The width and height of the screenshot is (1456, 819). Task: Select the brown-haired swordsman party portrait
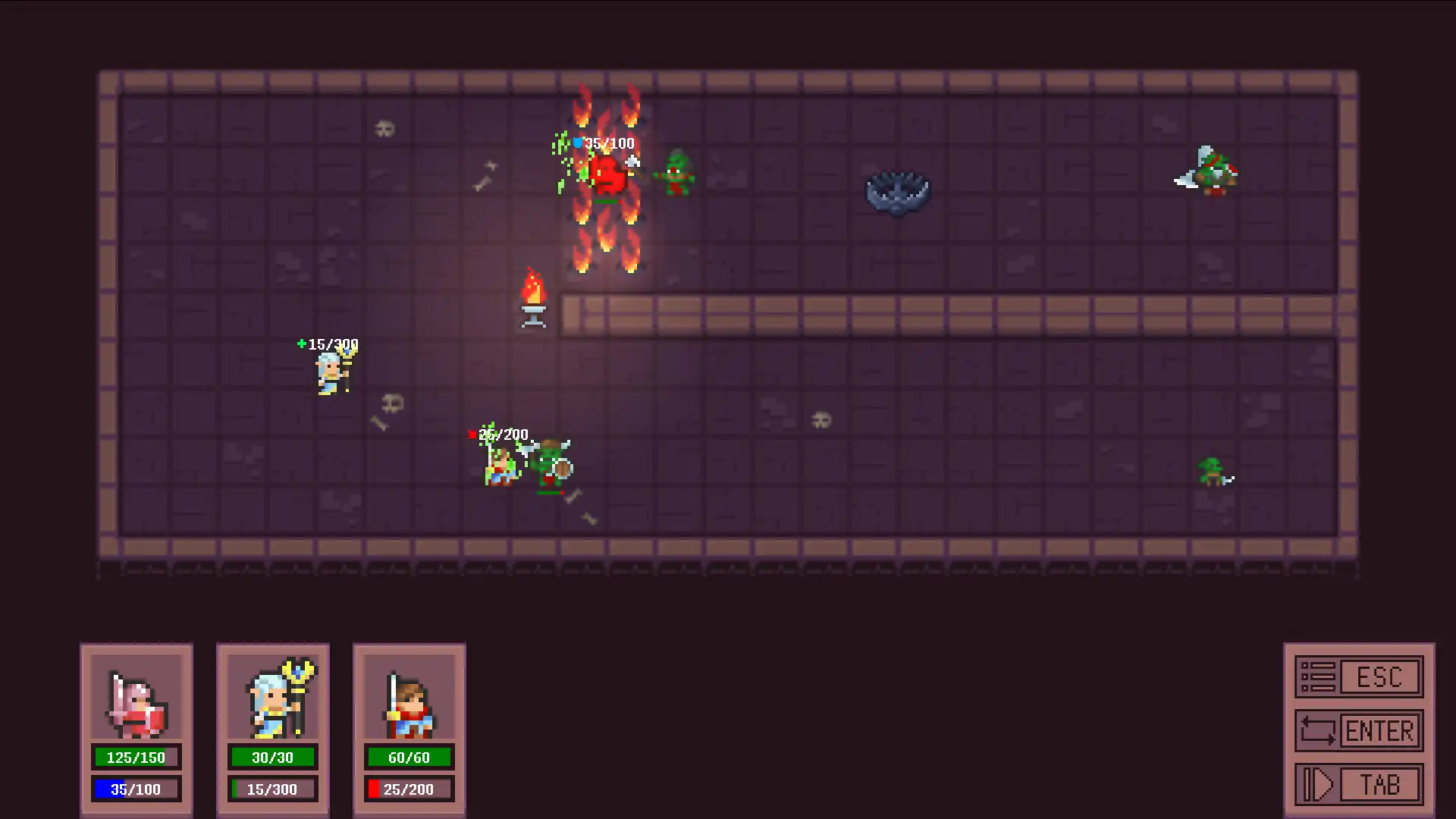[409, 704]
